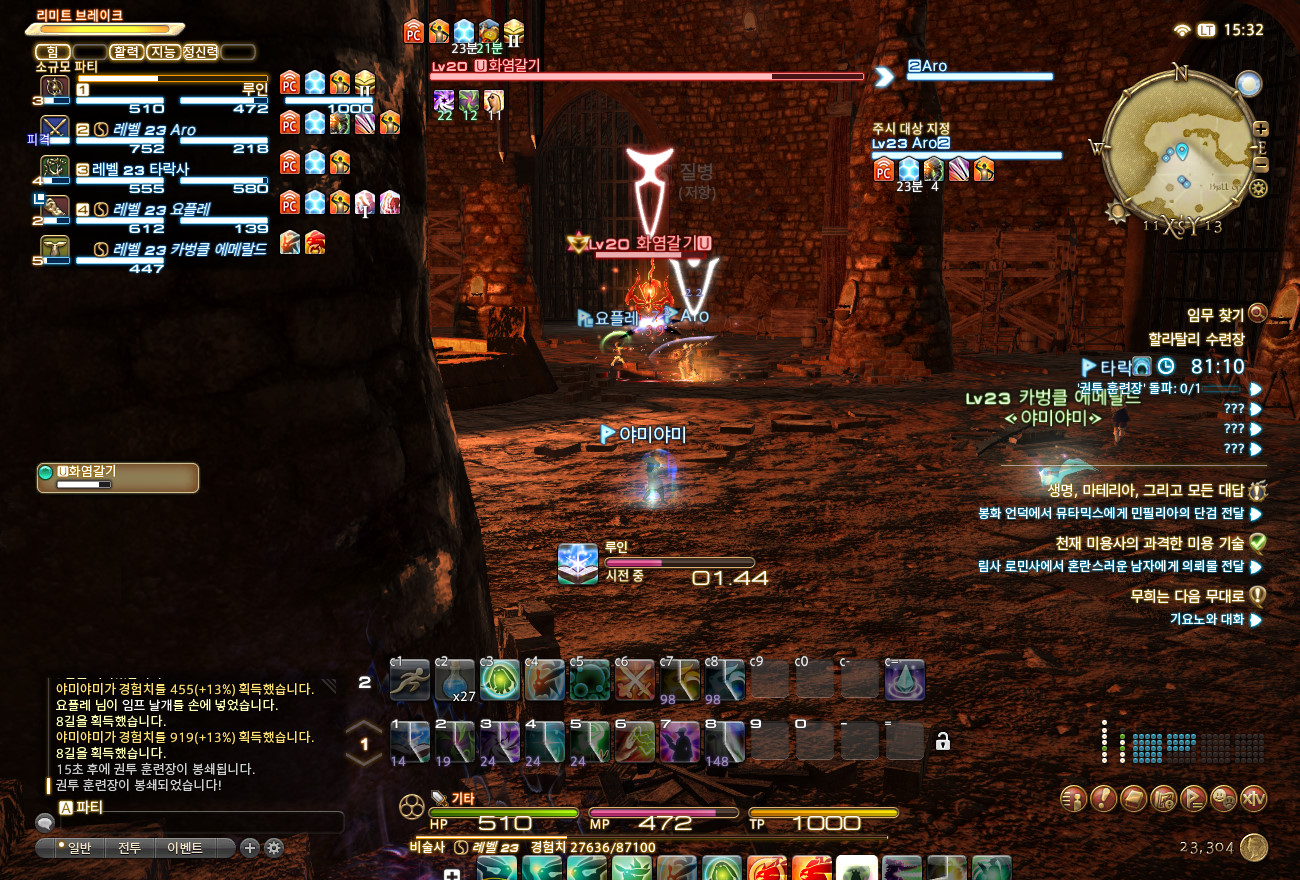Switch to the 이벤트 chat tab

point(185,848)
